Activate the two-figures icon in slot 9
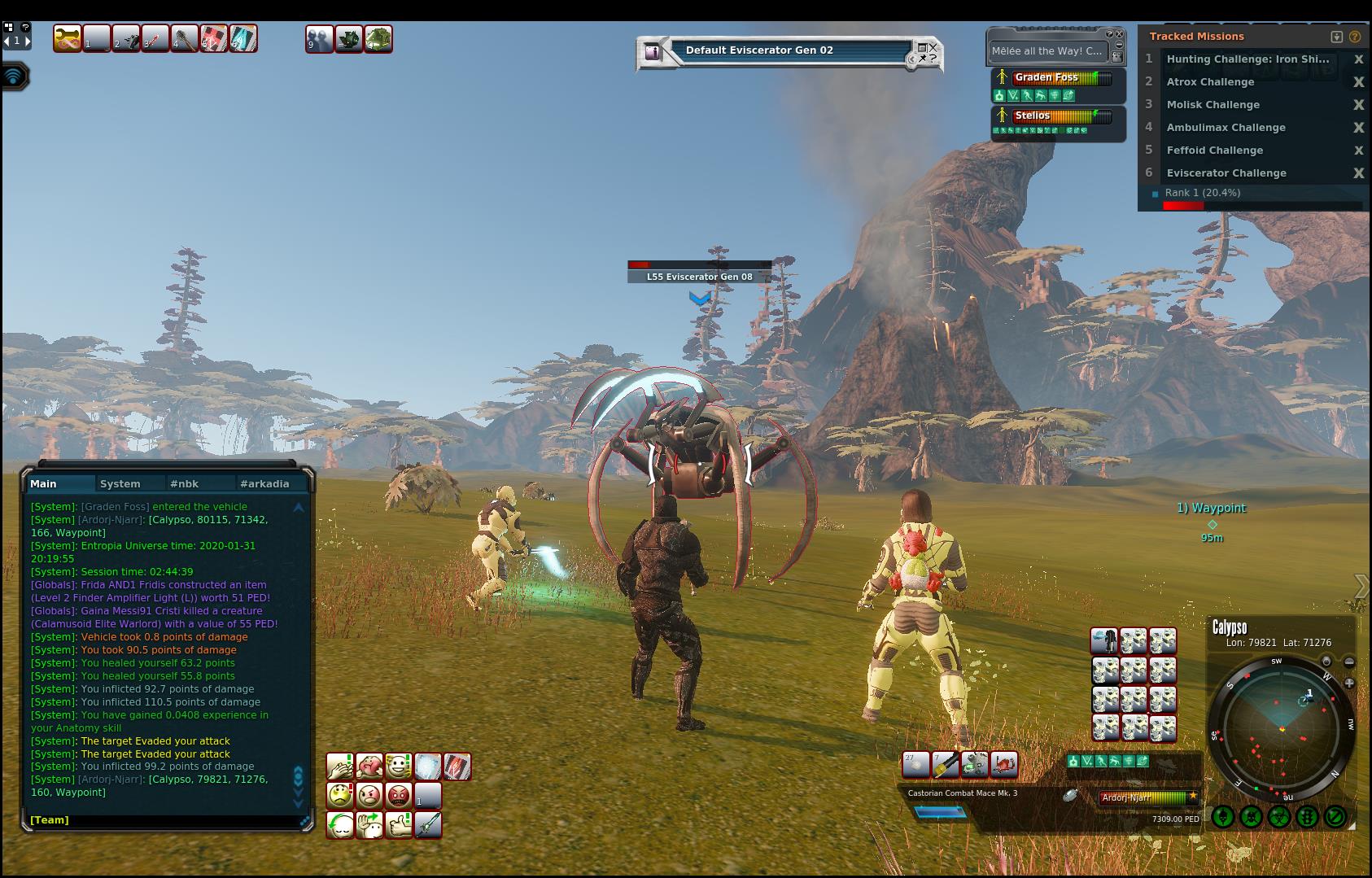This screenshot has height=878, width=1372. [319, 39]
